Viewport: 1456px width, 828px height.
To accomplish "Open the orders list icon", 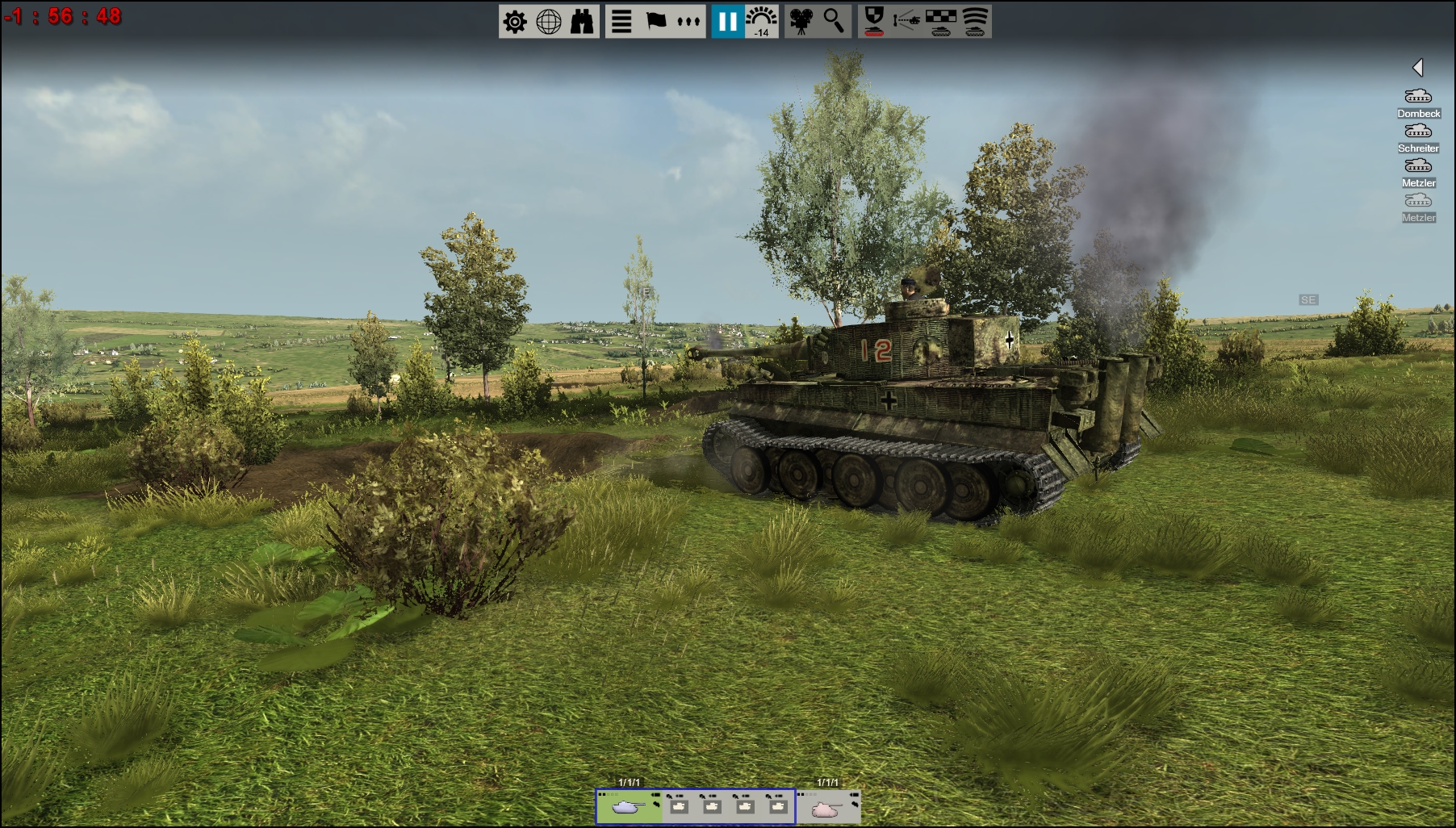I will [x=620, y=22].
